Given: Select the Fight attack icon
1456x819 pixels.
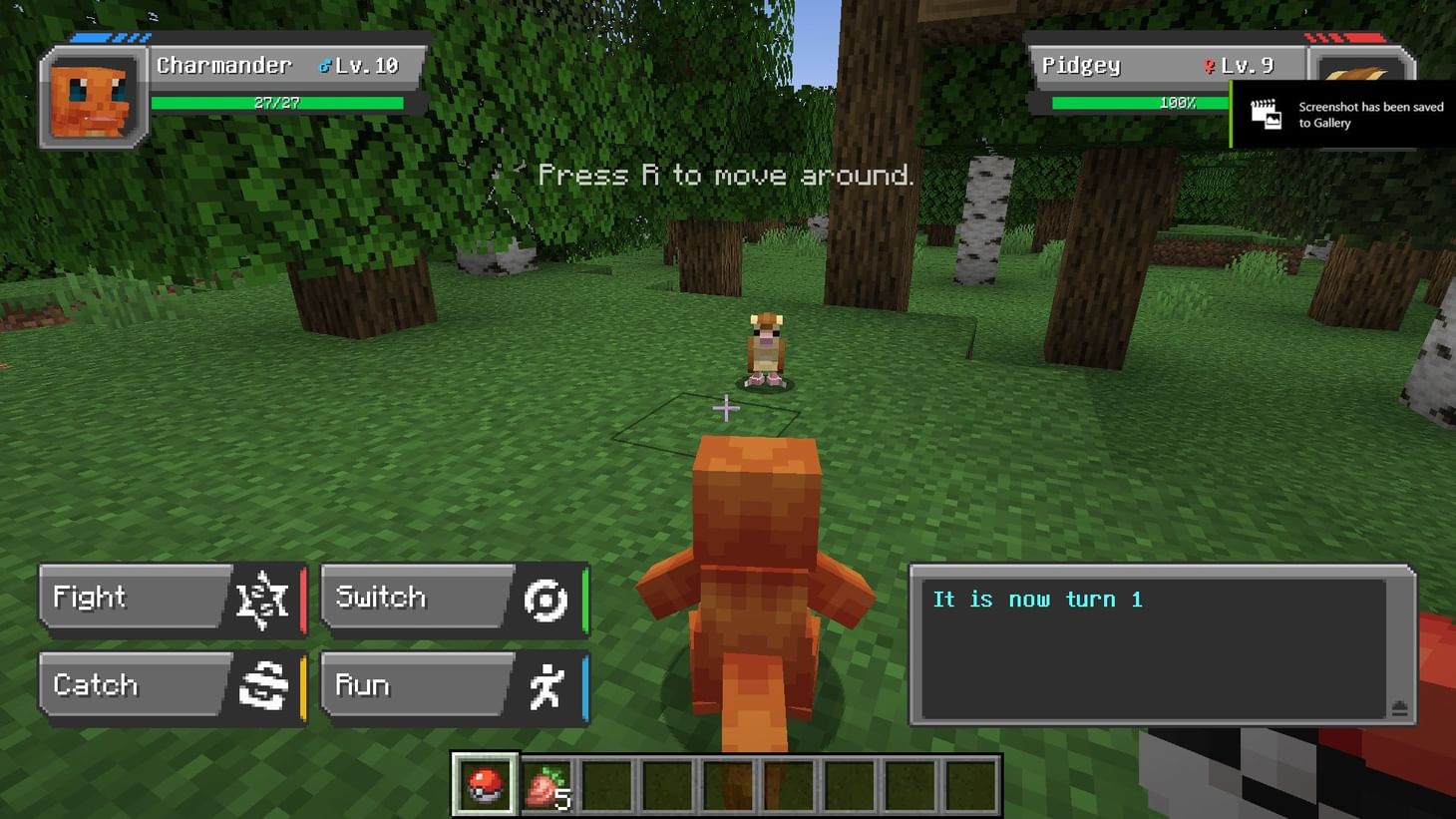Looking at the screenshot, I should [x=260, y=598].
